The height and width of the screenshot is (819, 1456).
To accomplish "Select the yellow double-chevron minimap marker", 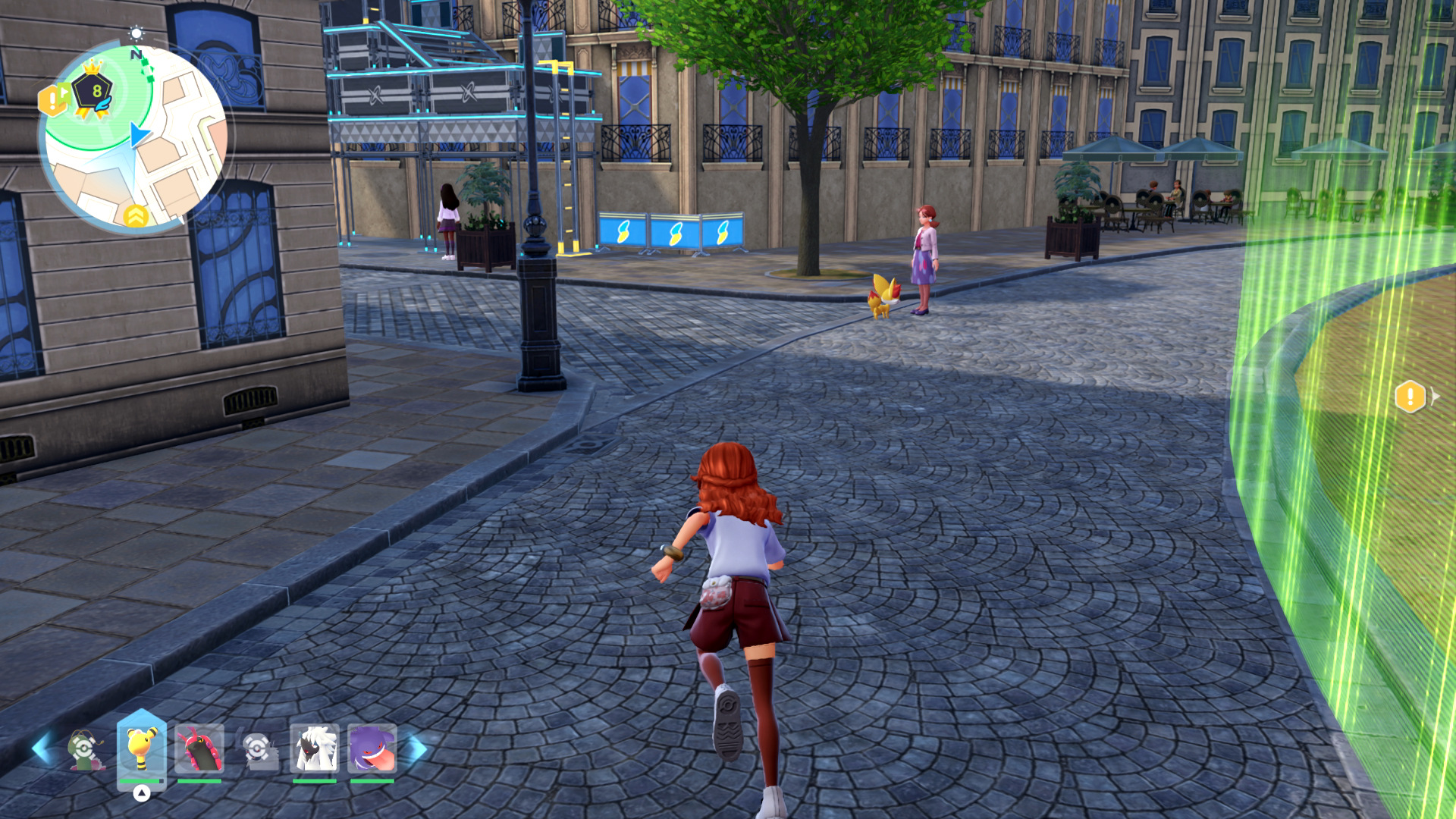I will 136,217.
